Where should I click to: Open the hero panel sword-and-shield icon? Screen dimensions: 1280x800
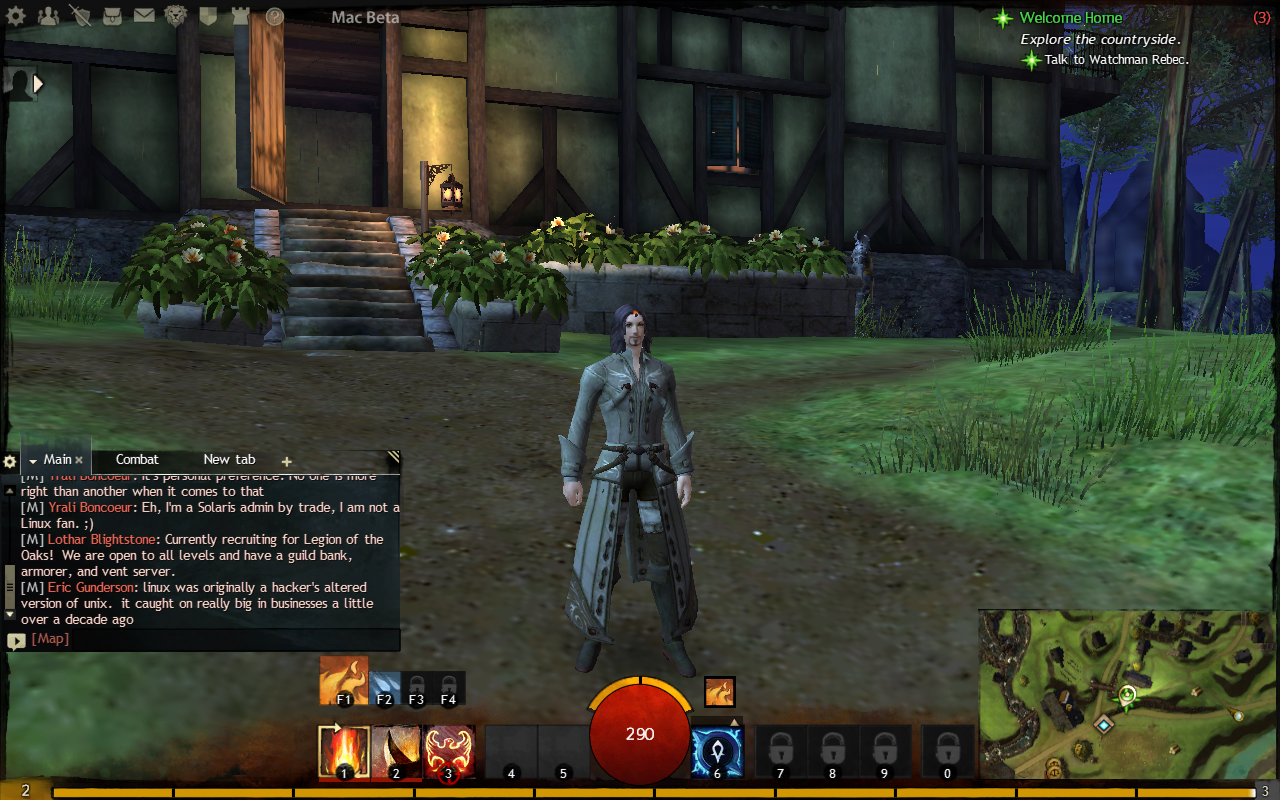click(81, 16)
